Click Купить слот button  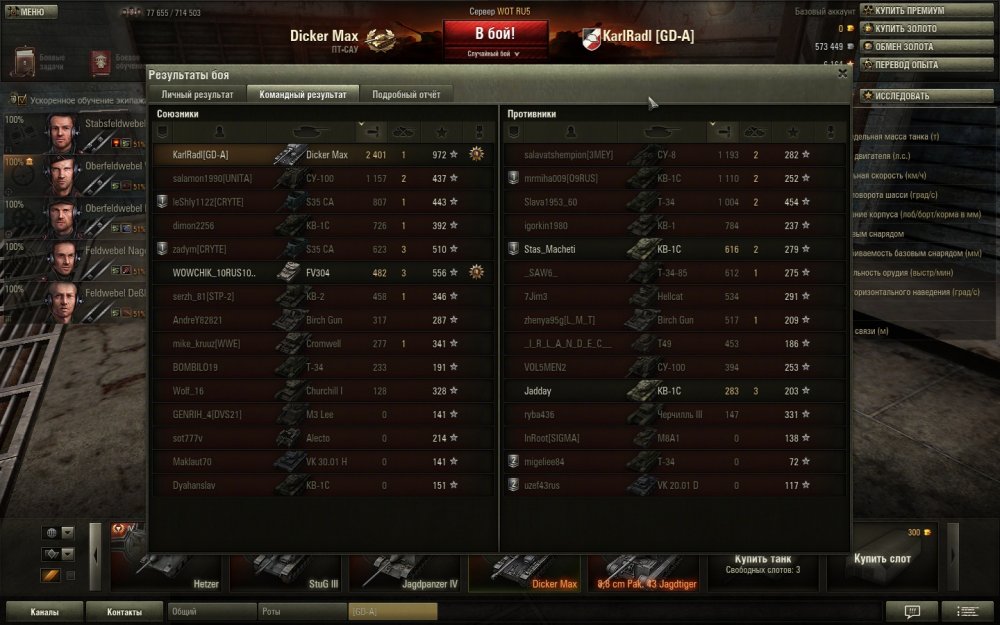tap(884, 560)
